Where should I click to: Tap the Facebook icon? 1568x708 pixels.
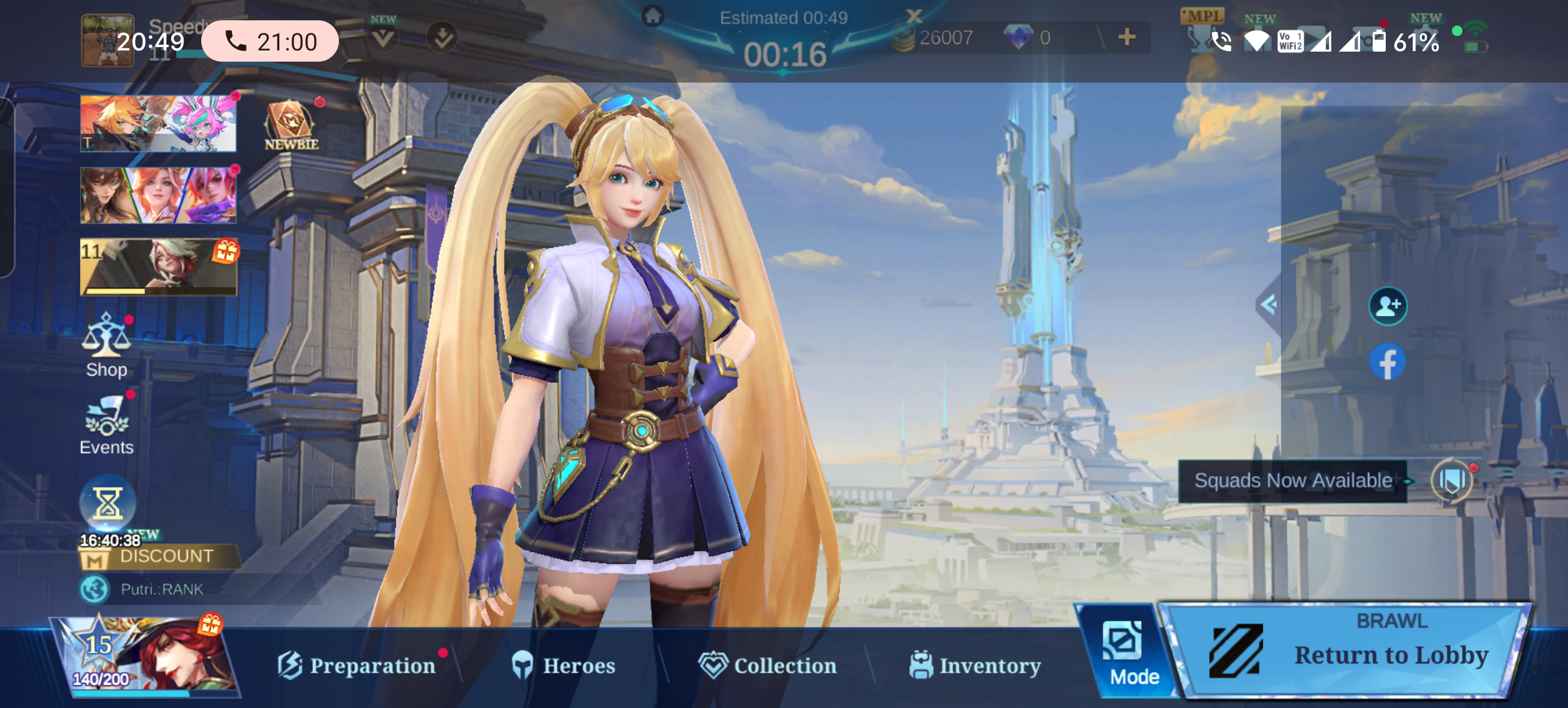coord(1388,362)
